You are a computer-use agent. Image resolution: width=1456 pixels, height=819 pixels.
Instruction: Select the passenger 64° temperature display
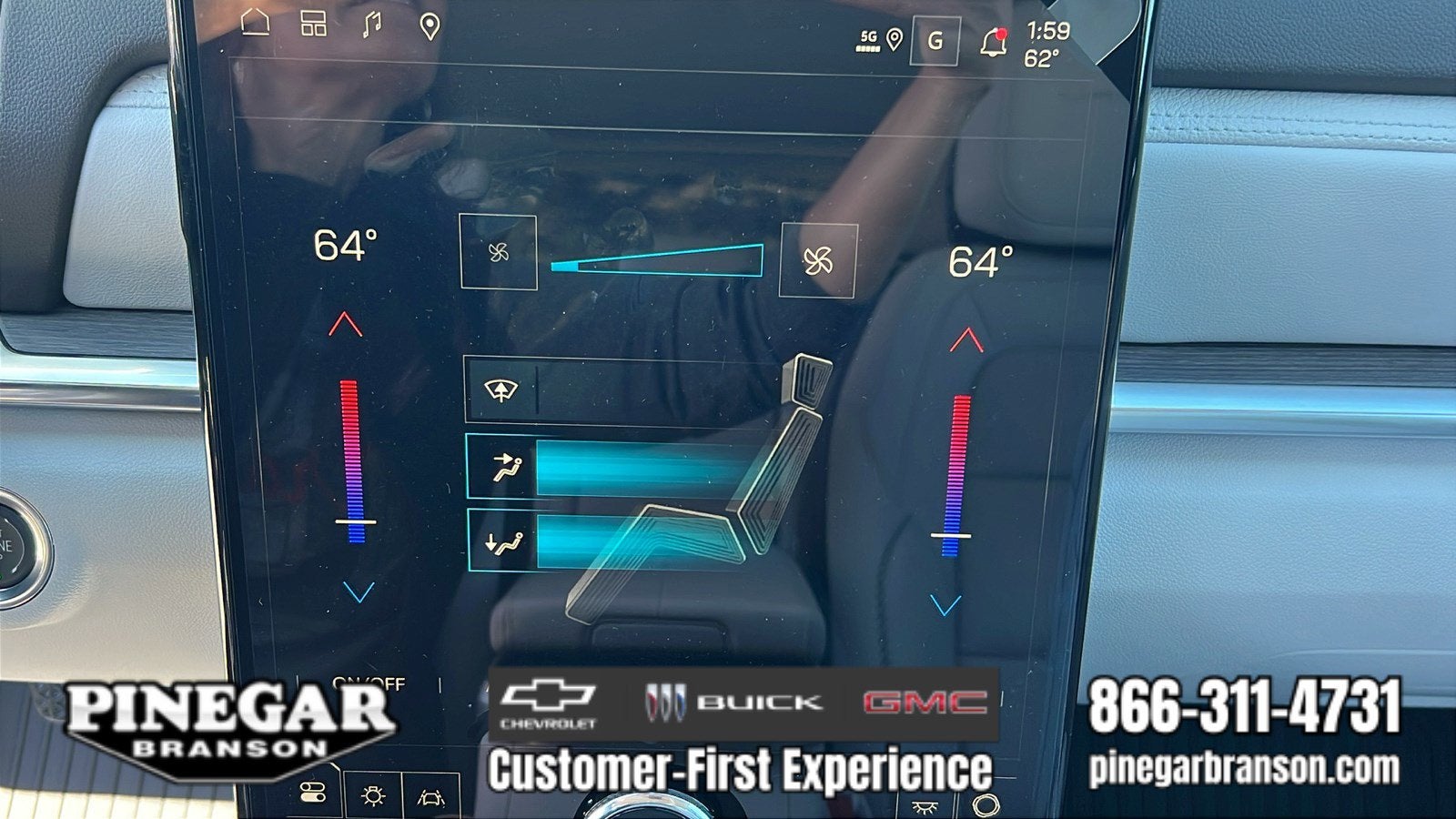pyautogui.click(x=983, y=263)
